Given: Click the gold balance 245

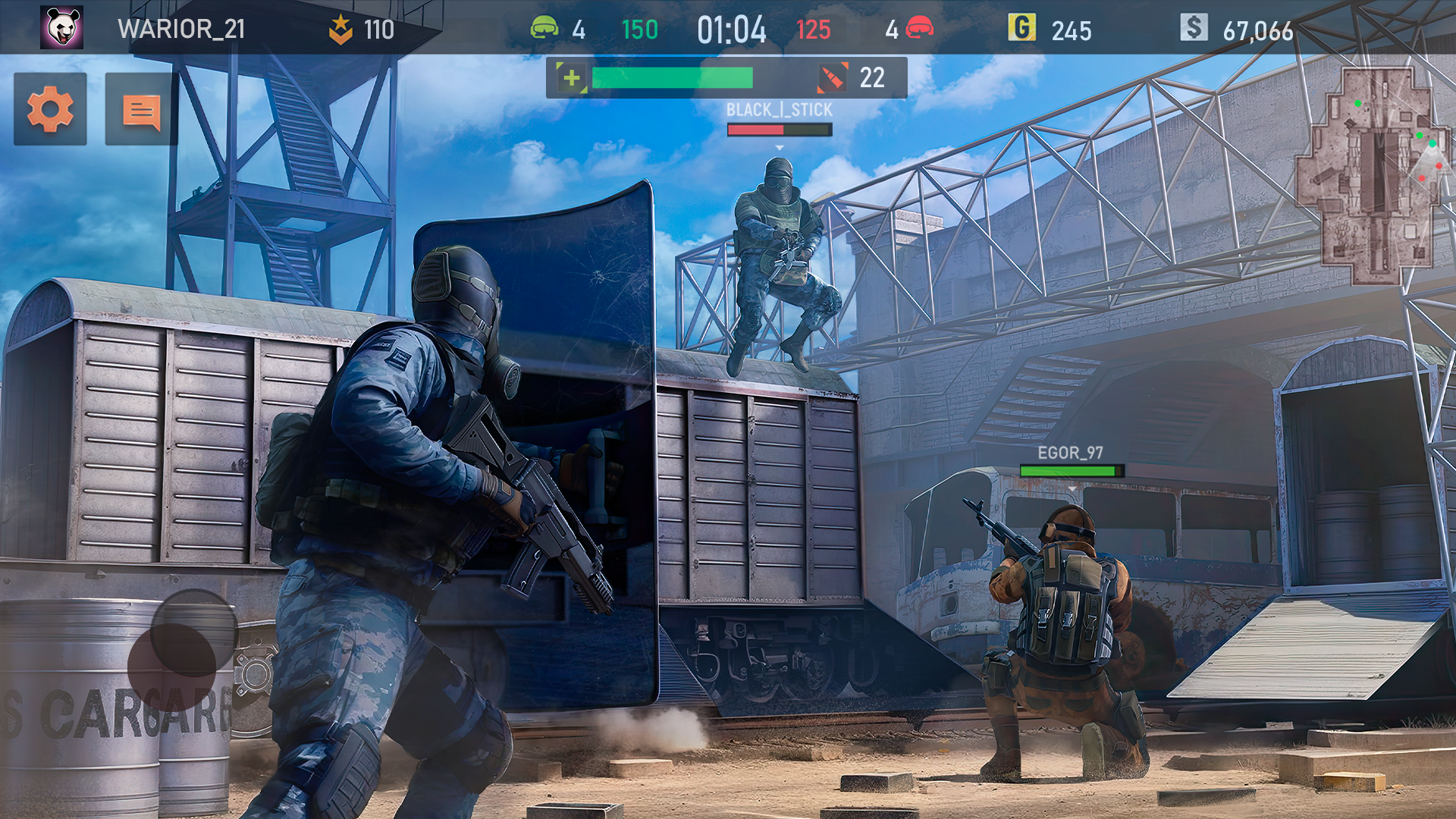Looking at the screenshot, I should pos(1071,30).
